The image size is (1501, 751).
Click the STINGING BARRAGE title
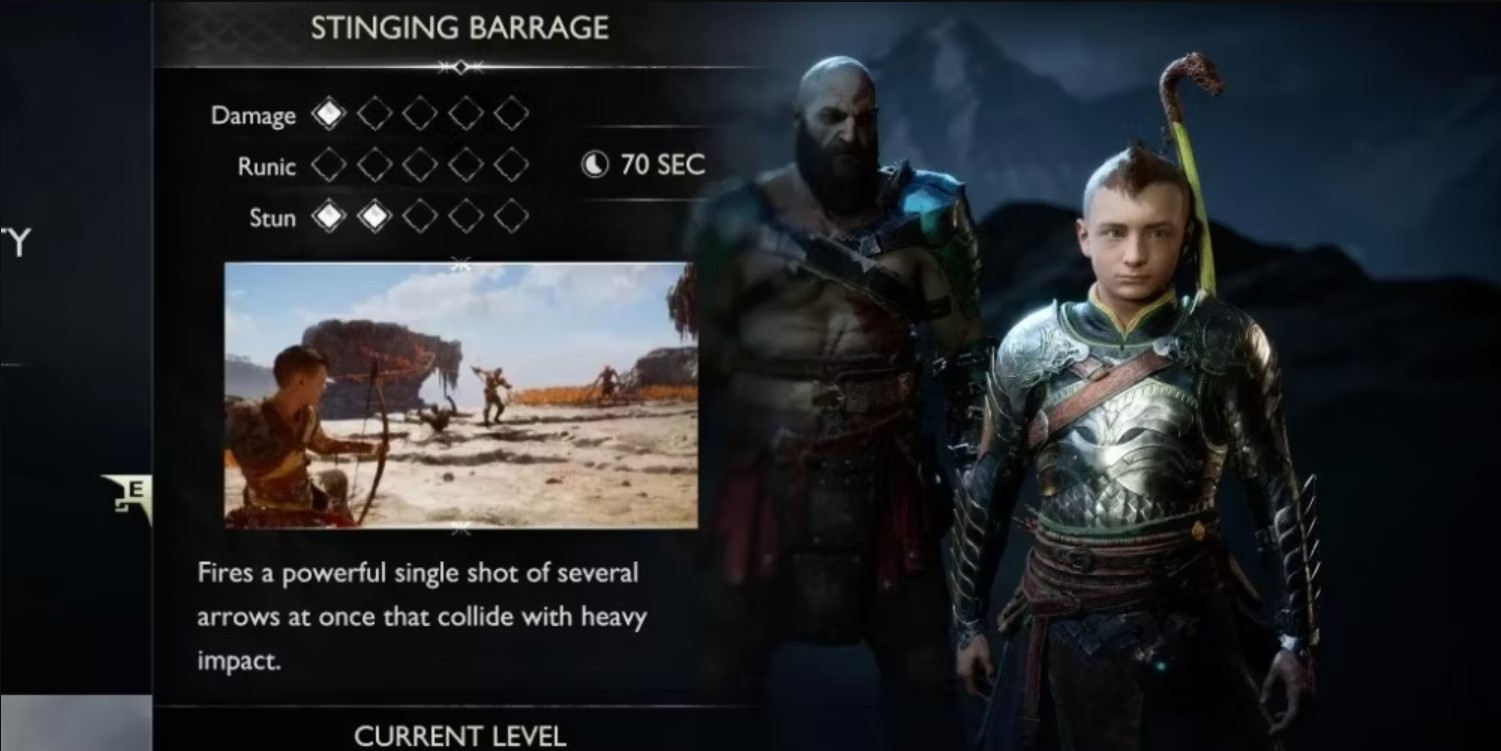(459, 28)
